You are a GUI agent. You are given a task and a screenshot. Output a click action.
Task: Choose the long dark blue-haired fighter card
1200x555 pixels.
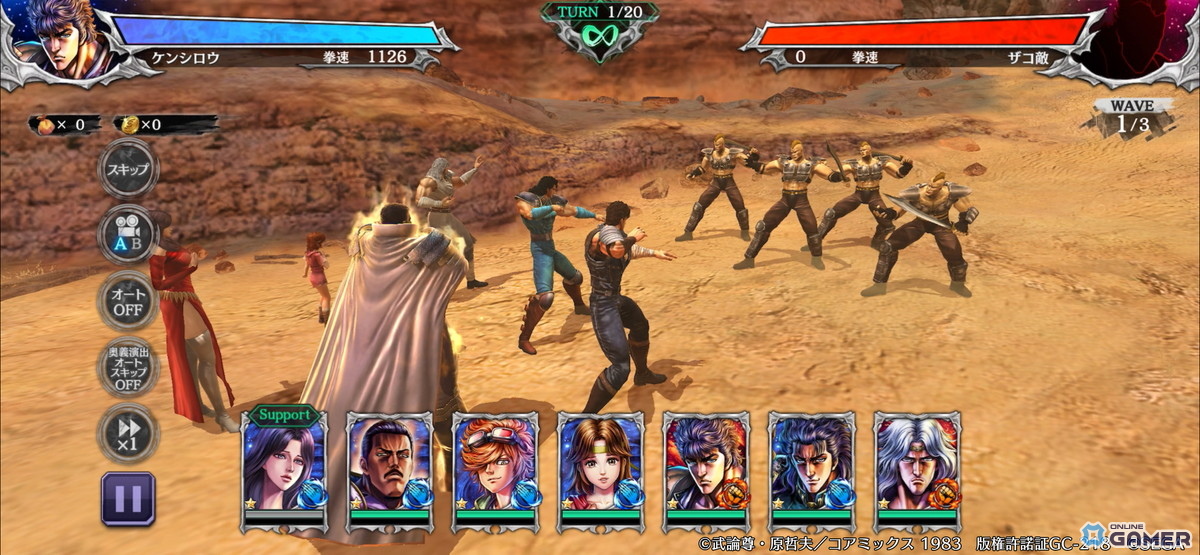coord(812,465)
